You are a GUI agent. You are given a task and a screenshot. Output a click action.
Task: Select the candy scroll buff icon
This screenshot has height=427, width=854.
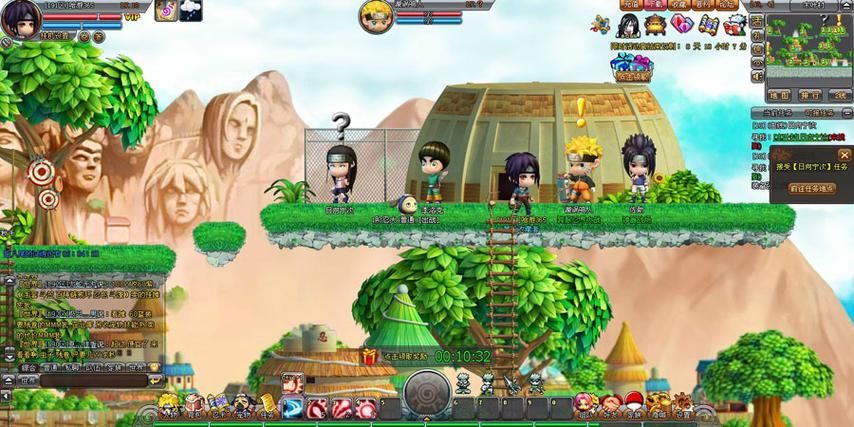point(166,11)
